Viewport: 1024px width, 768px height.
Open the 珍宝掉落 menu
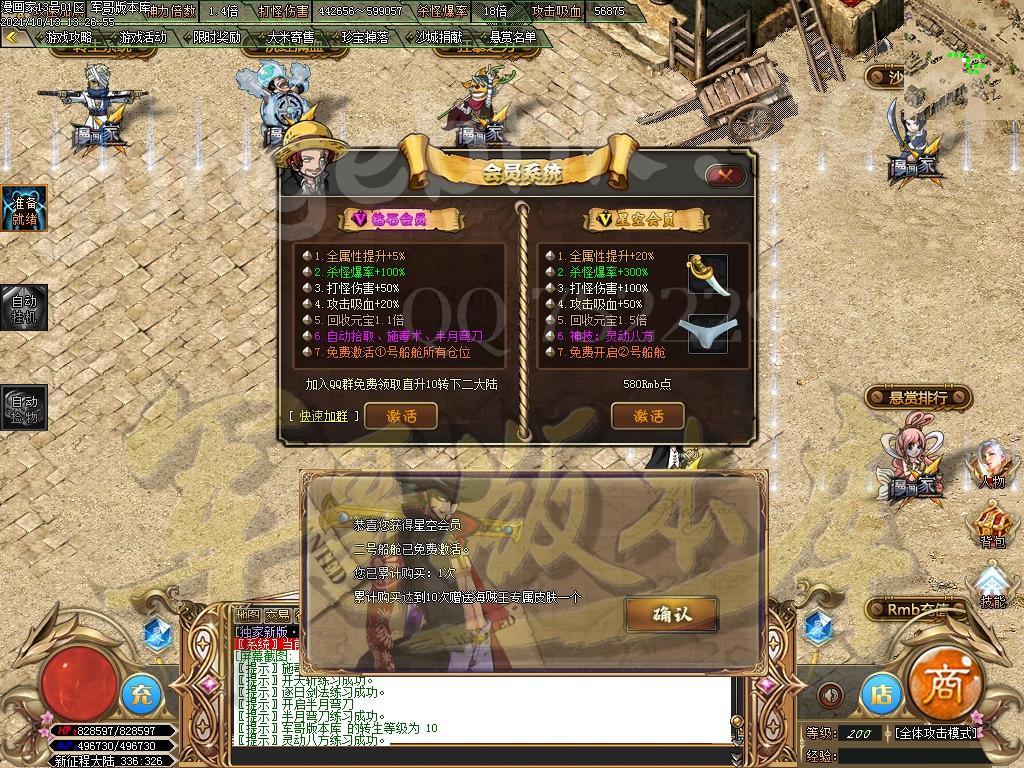point(364,38)
